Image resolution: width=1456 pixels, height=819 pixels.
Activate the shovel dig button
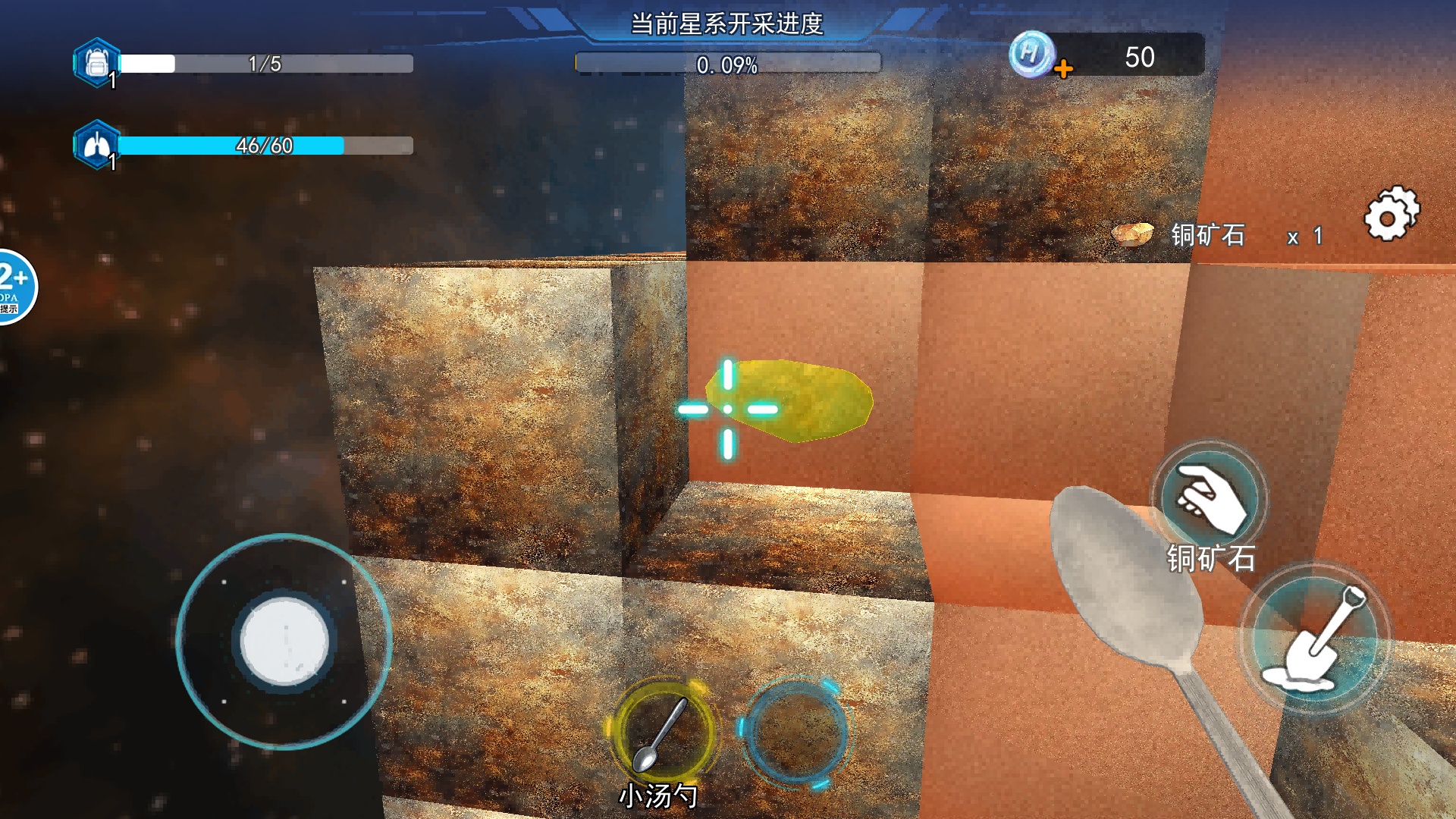click(x=1316, y=638)
